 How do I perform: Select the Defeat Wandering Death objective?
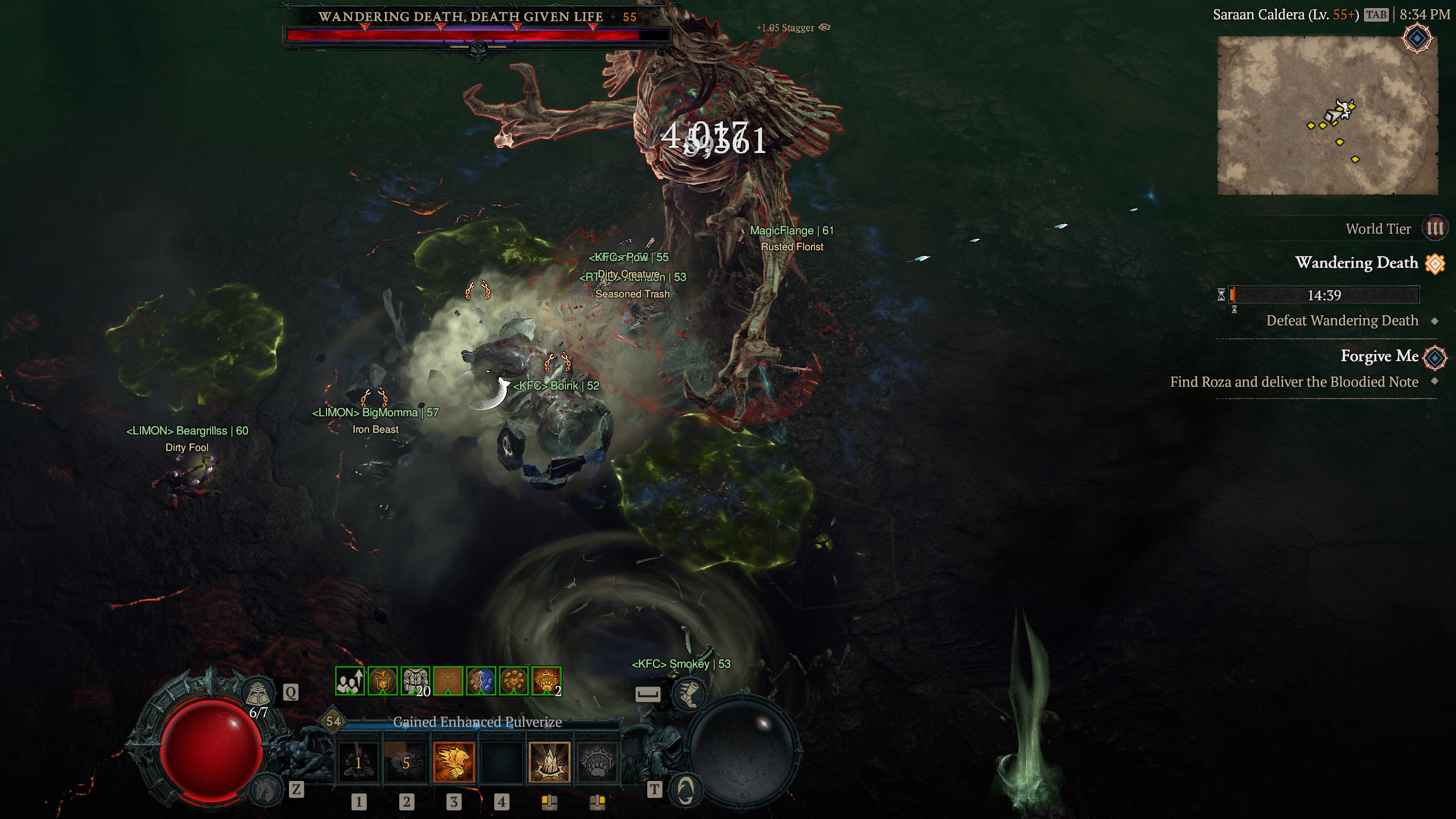point(1342,320)
